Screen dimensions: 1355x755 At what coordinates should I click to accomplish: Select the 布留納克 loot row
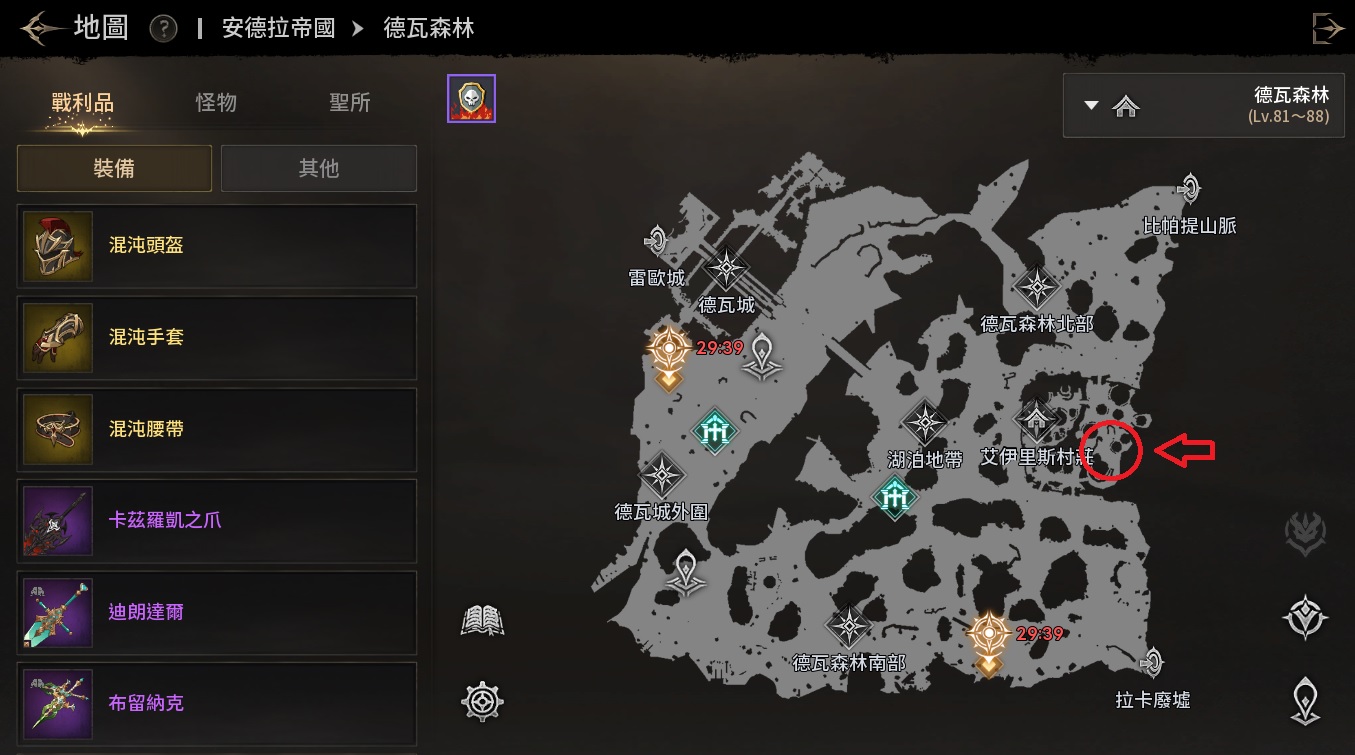click(x=217, y=703)
